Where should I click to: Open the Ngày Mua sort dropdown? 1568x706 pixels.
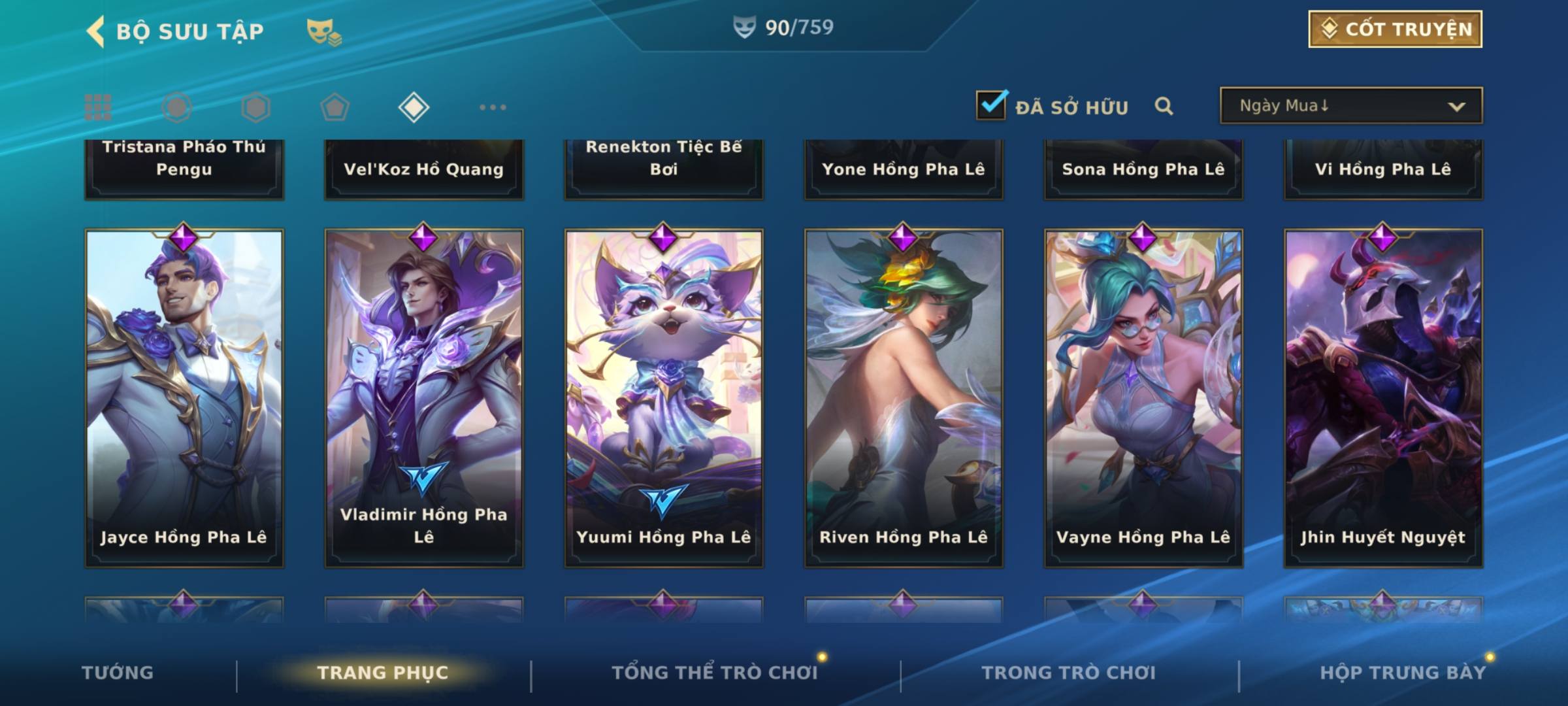[1350, 106]
